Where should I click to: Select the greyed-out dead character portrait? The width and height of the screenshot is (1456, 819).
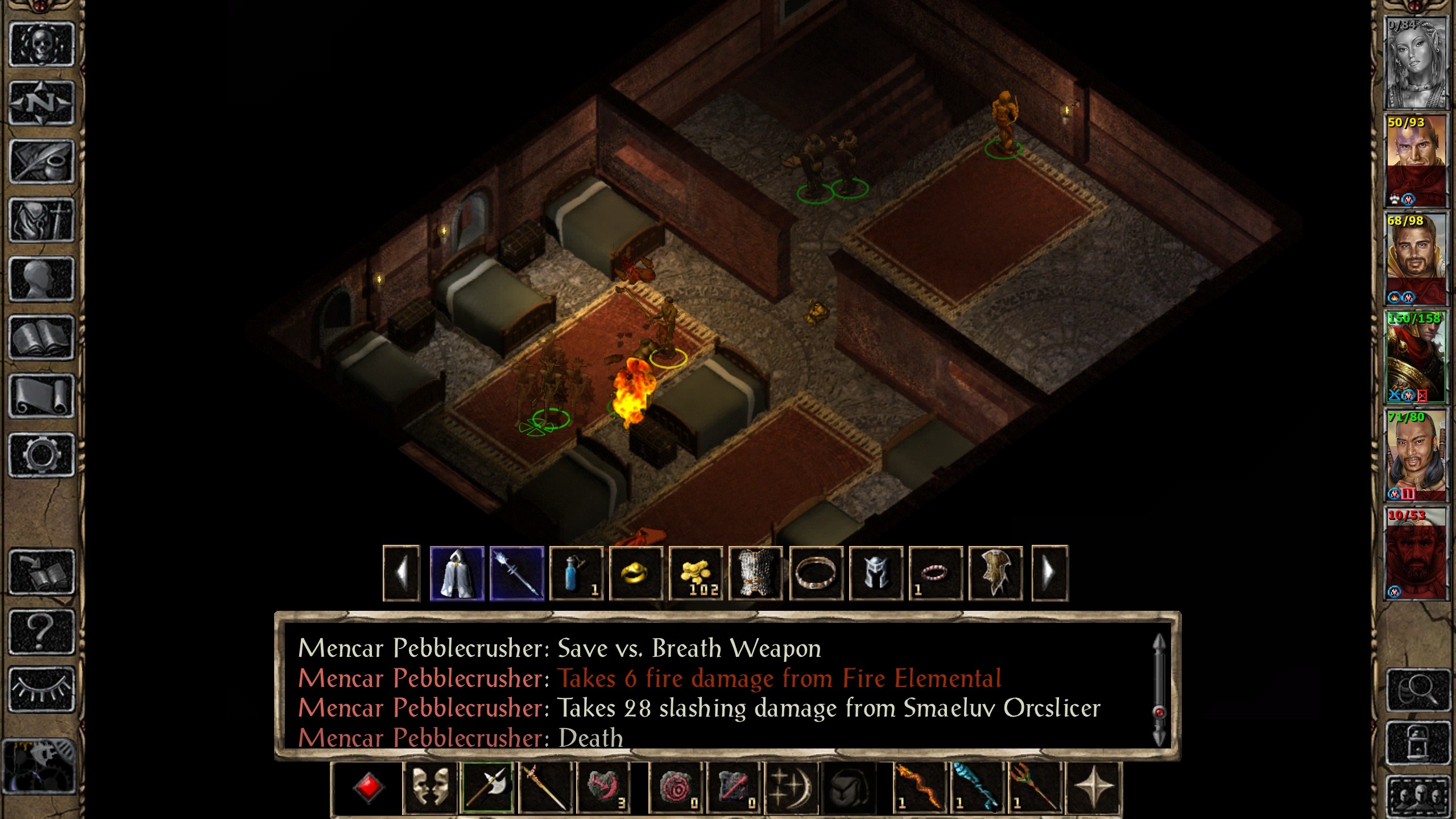(1415, 63)
